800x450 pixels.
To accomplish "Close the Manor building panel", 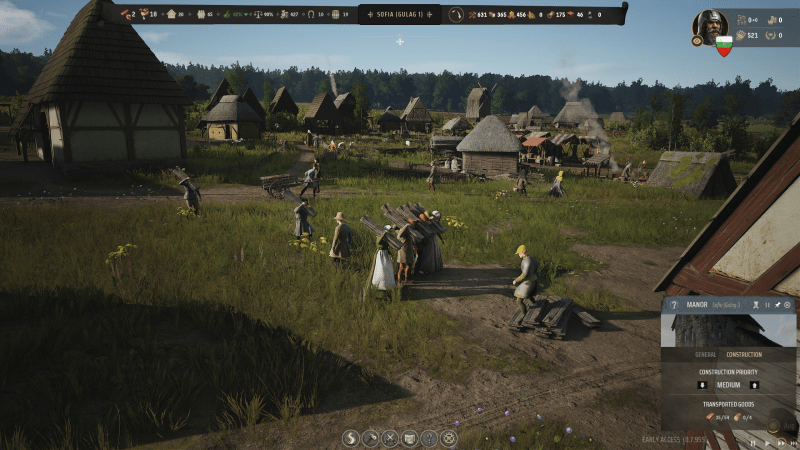I will (x=787, y=304).
